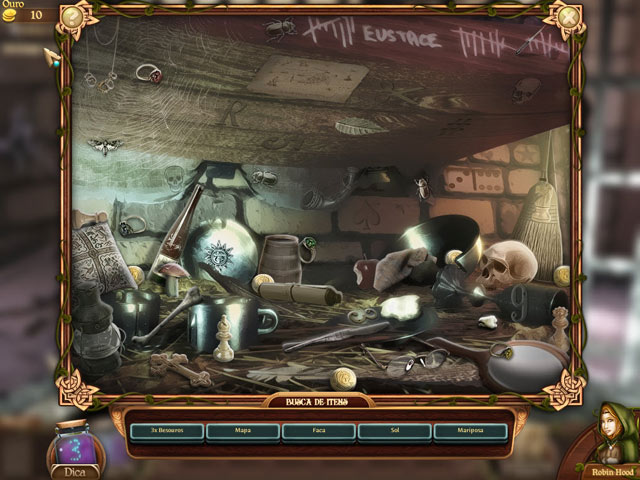Select the 3x Besouros list entry
Viewport: 640px width, 480px height.
tap(167, 431)
